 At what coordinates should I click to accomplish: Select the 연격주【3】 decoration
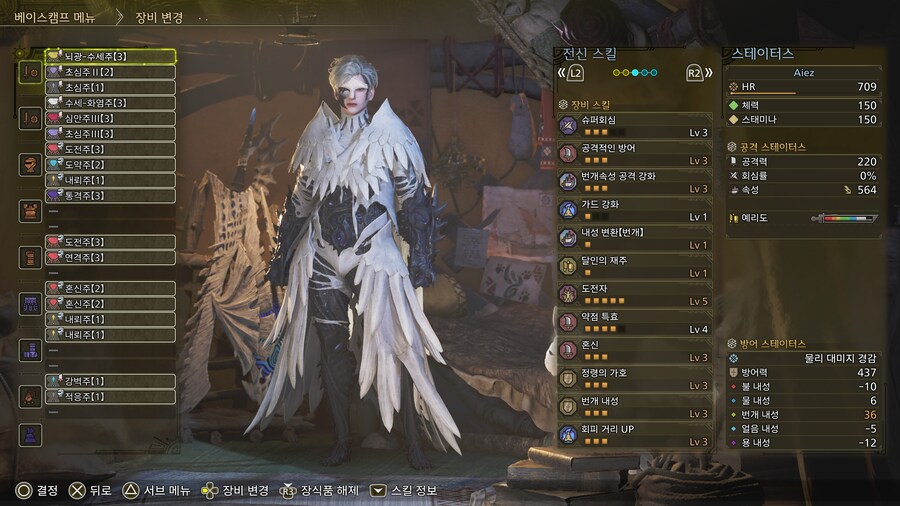pos(110,257)
